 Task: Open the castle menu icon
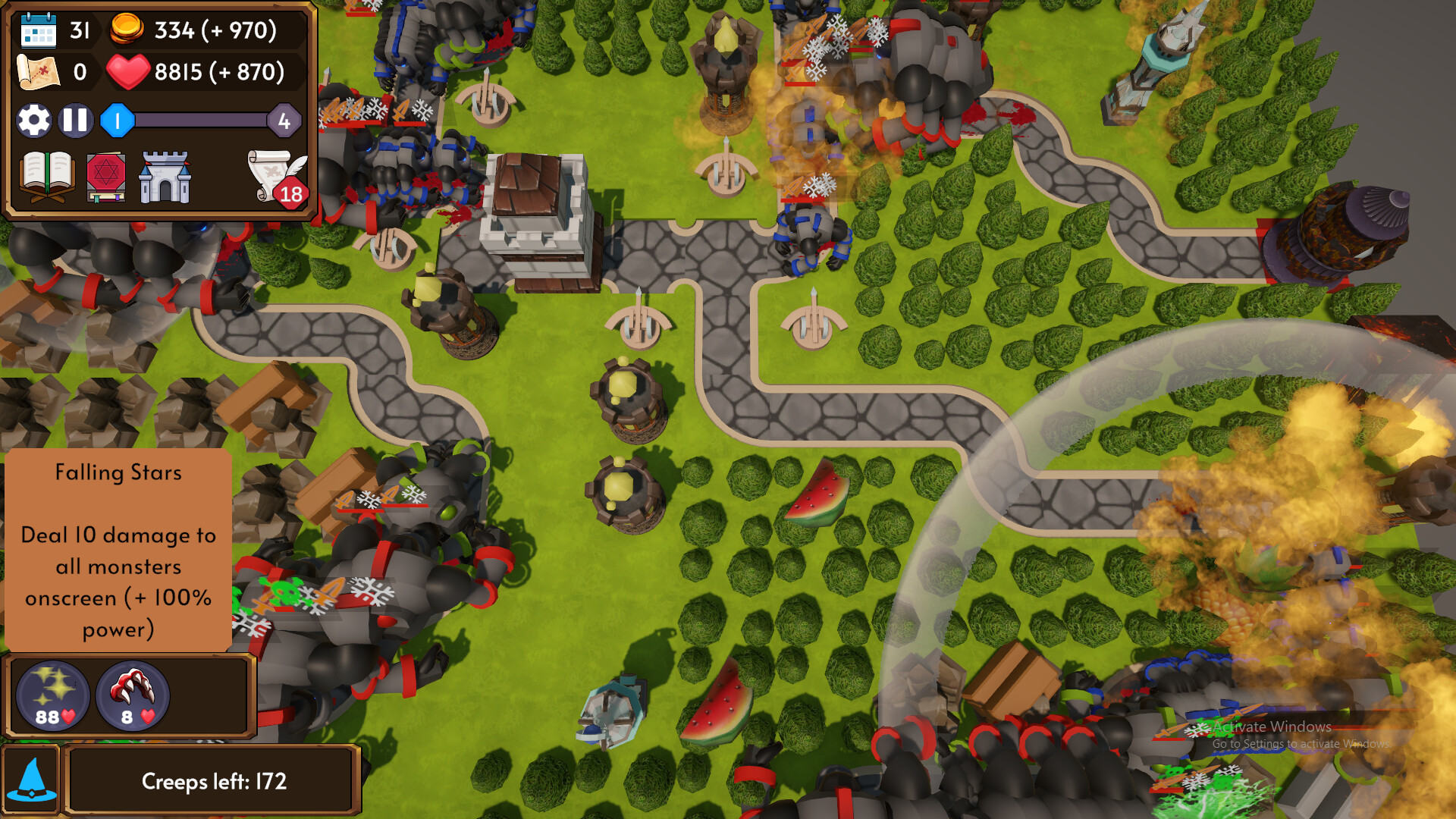coord(163,176)
